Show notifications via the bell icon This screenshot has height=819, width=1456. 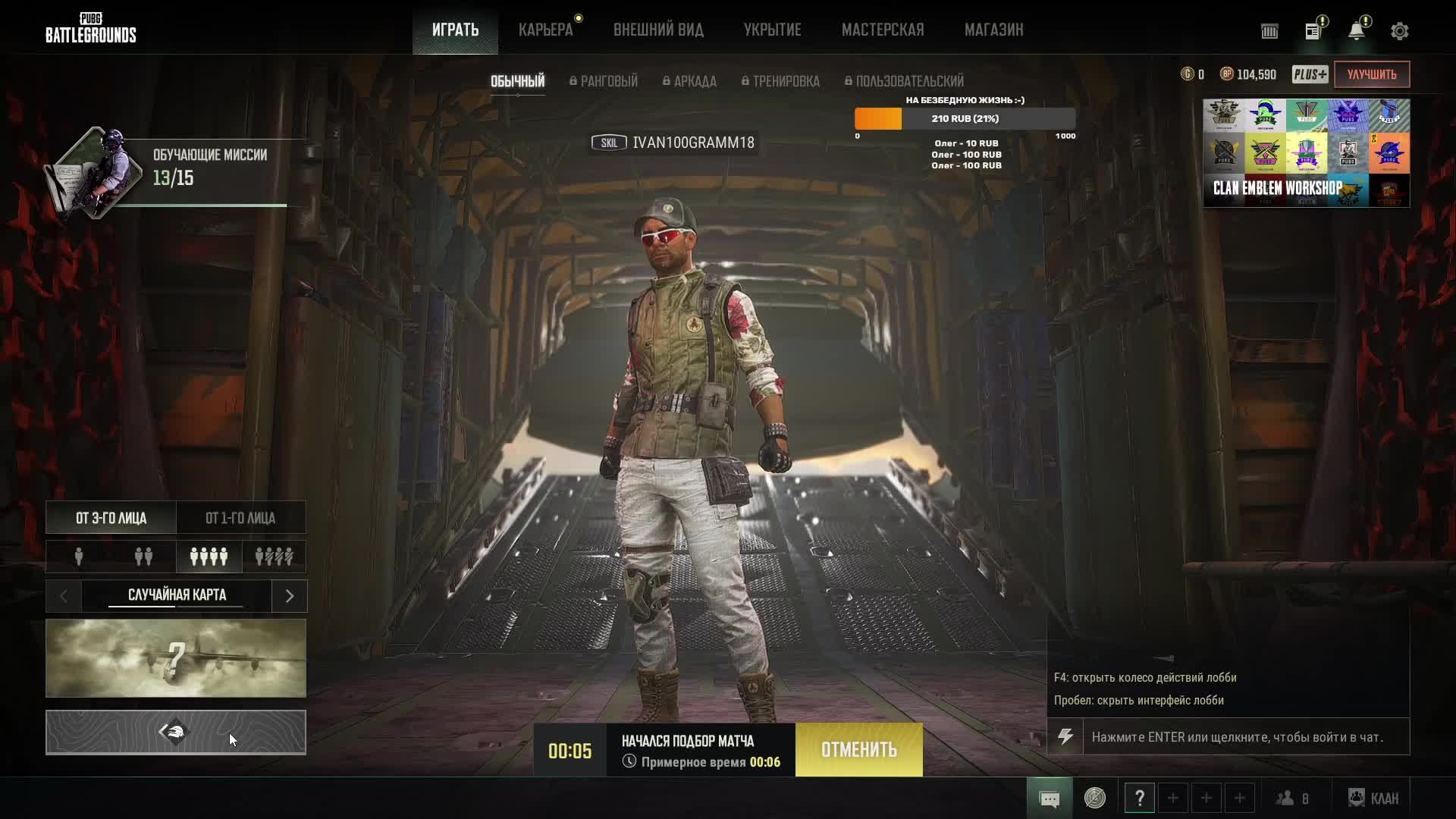coord(1356,31)
